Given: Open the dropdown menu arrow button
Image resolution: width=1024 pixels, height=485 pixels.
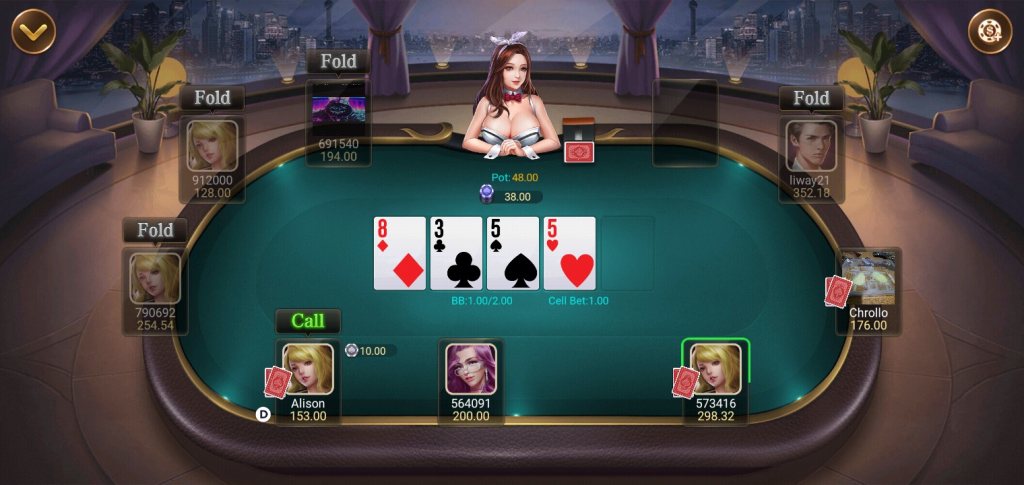Looking at the screenshot, I should (x=33, y=31).
